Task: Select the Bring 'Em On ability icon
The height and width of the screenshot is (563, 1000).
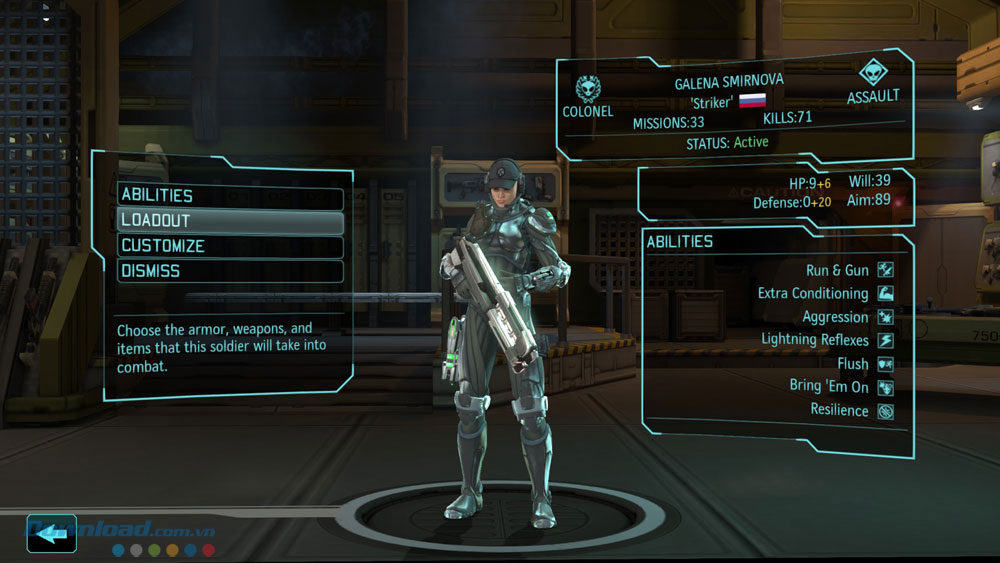Action: 885,388
